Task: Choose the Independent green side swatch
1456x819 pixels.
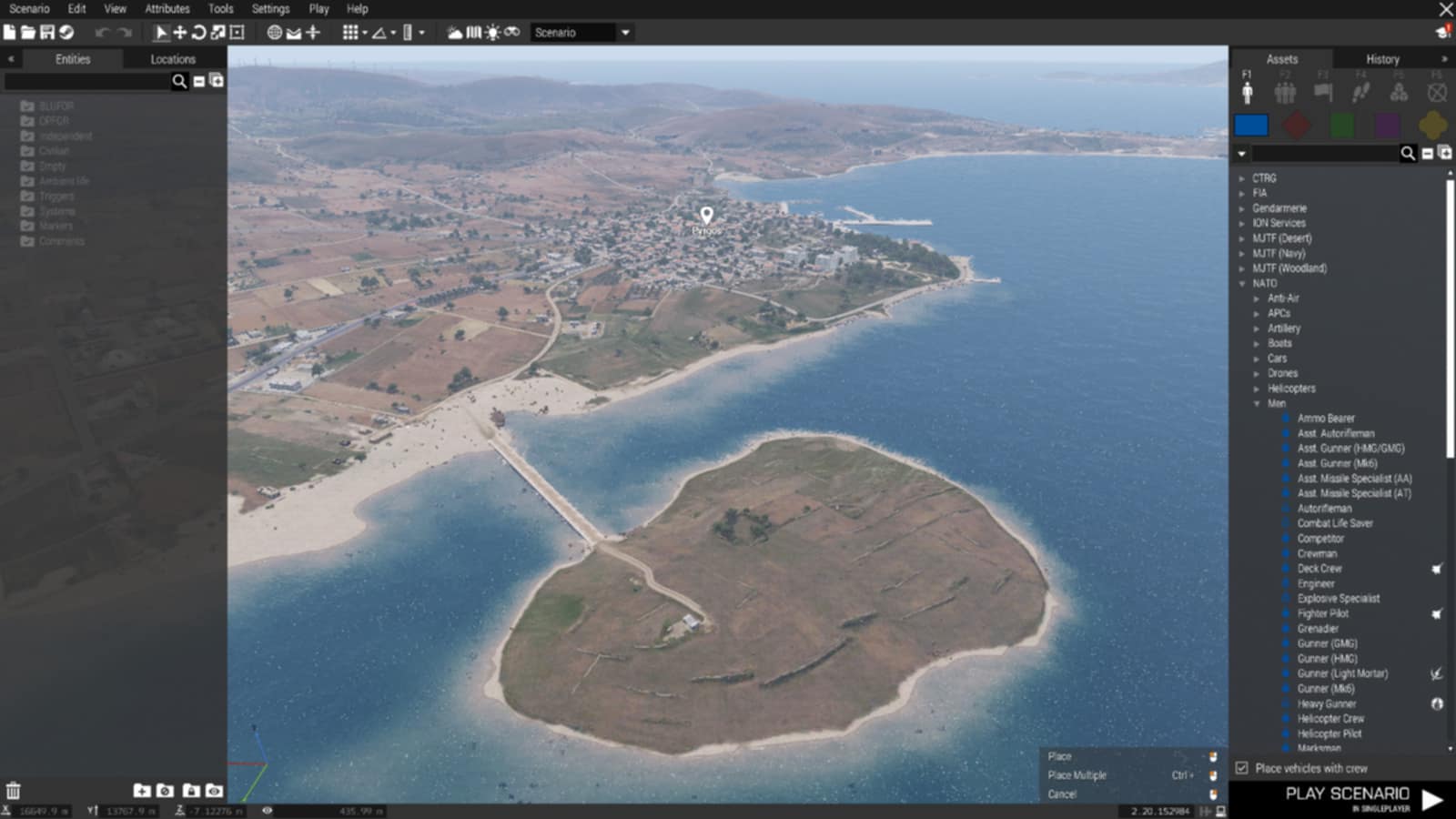Action: pos(1342,125)
